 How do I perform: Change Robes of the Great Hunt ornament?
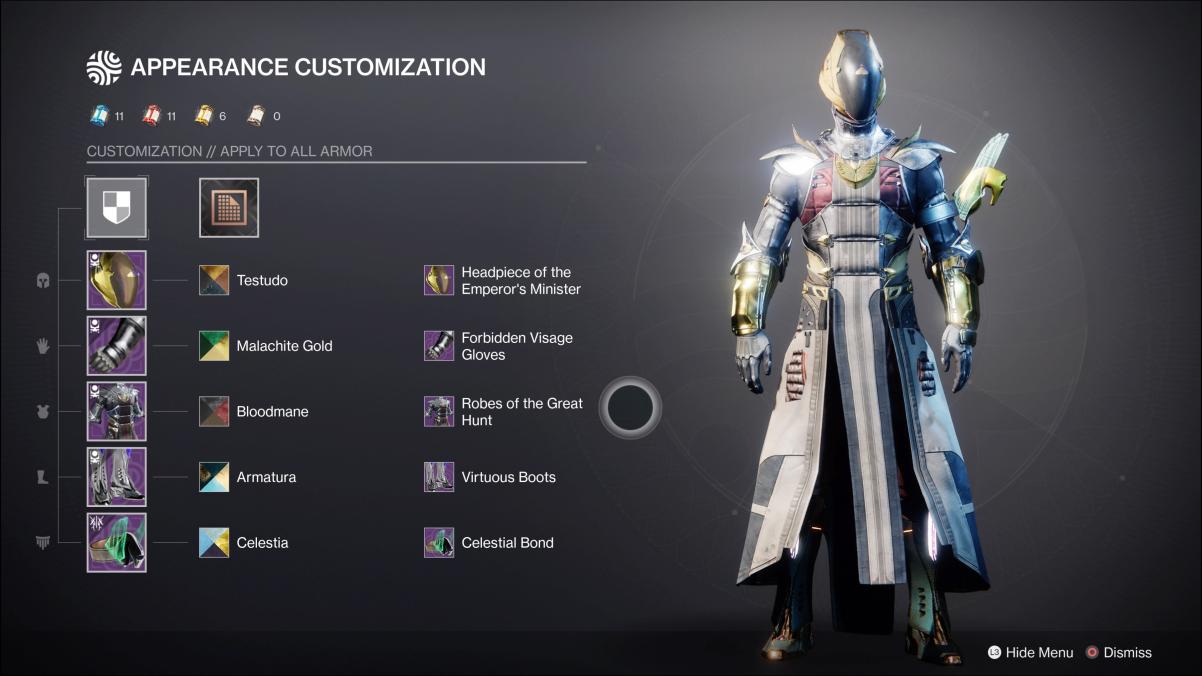click(439, 411)
